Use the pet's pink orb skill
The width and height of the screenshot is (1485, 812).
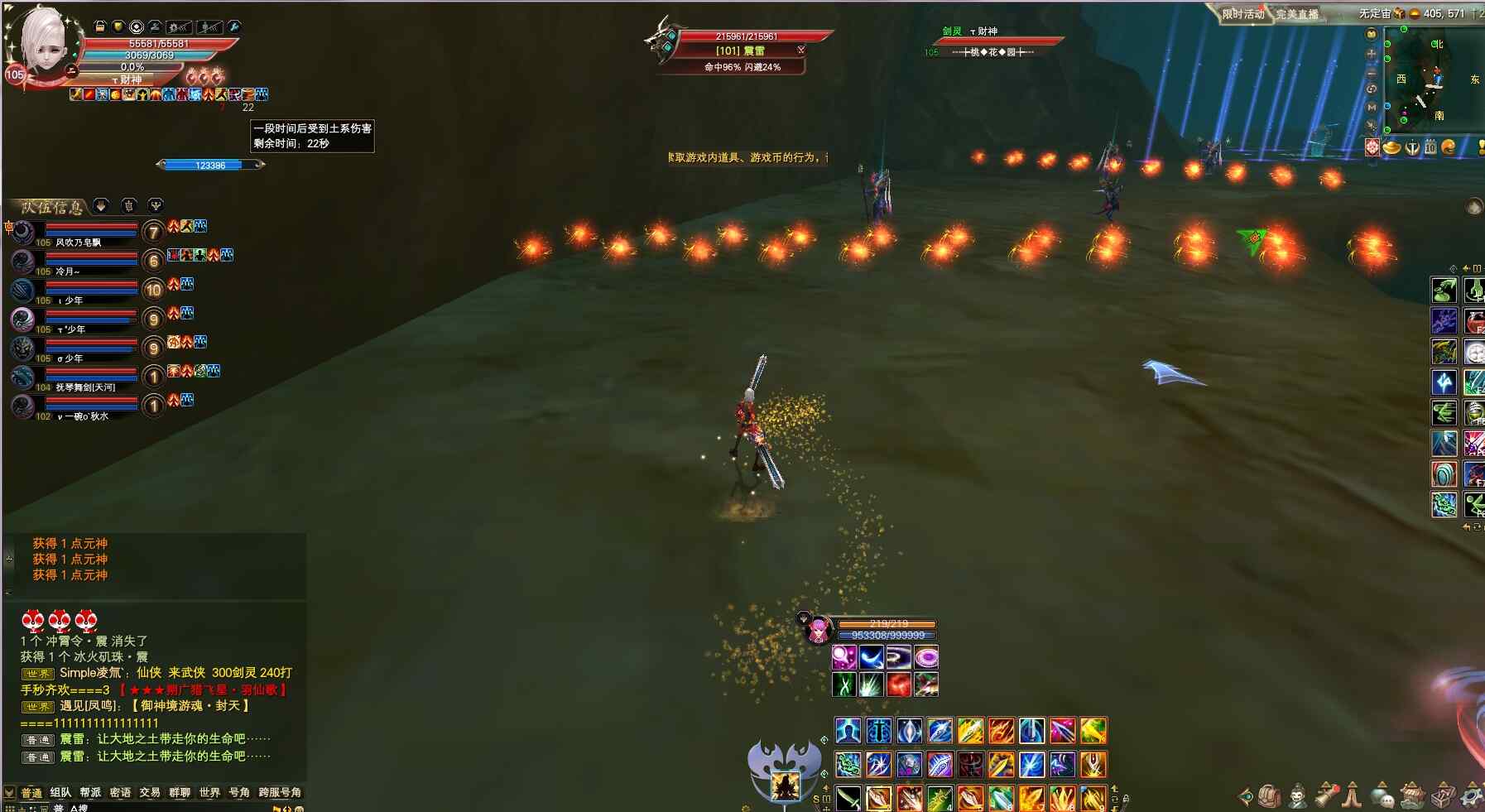tap(844, 658)
